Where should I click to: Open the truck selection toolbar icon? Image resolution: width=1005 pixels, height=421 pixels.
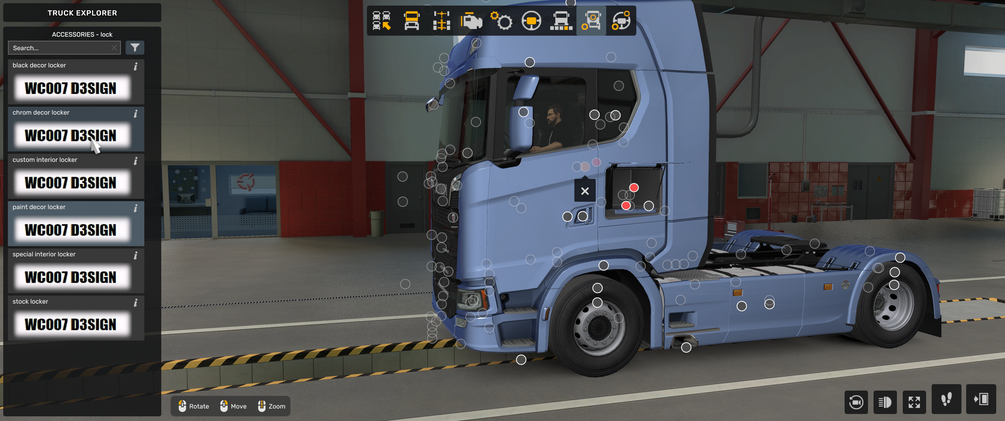point(381,20)
